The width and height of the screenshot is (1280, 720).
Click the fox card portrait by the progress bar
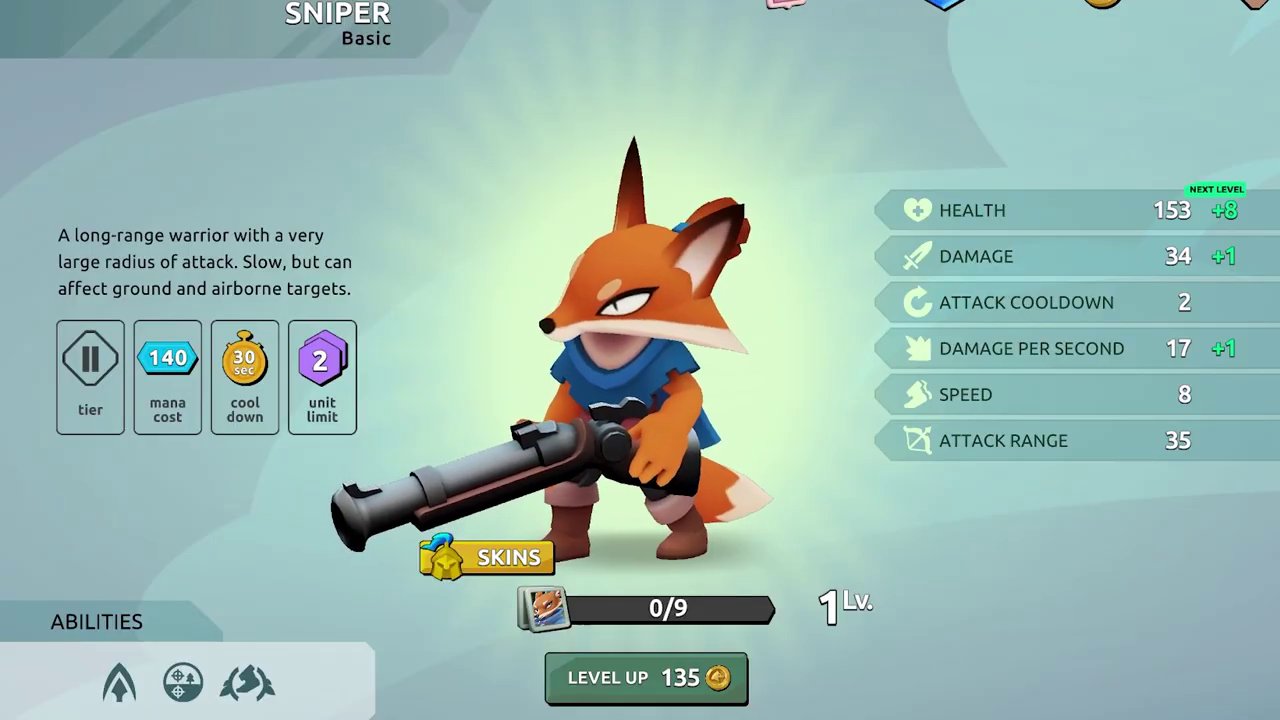point(543,609)
